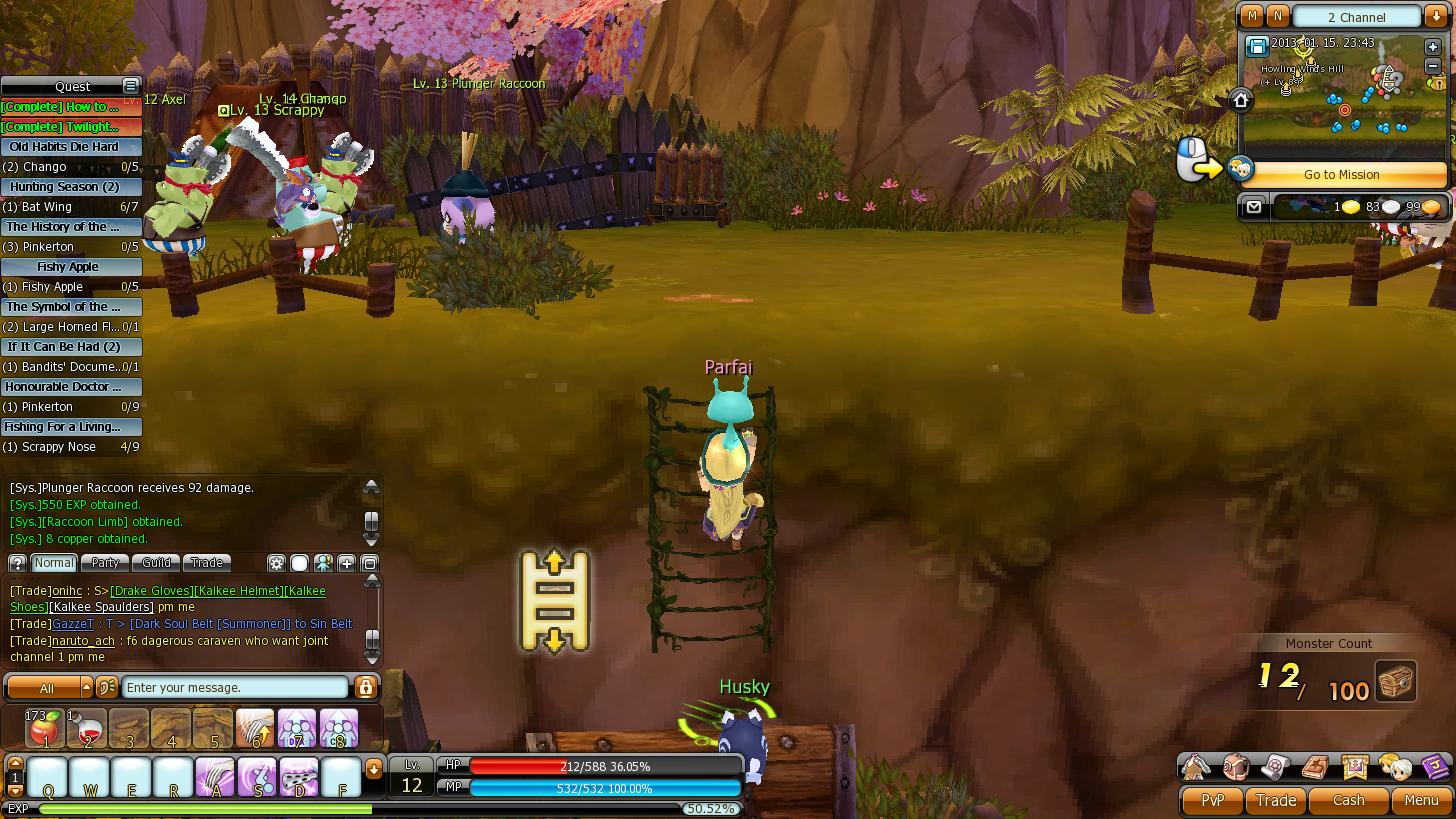Switch to the Guild chat tab
The height and width of the screenshot is (819, 1456).
(x=156, y=563)
